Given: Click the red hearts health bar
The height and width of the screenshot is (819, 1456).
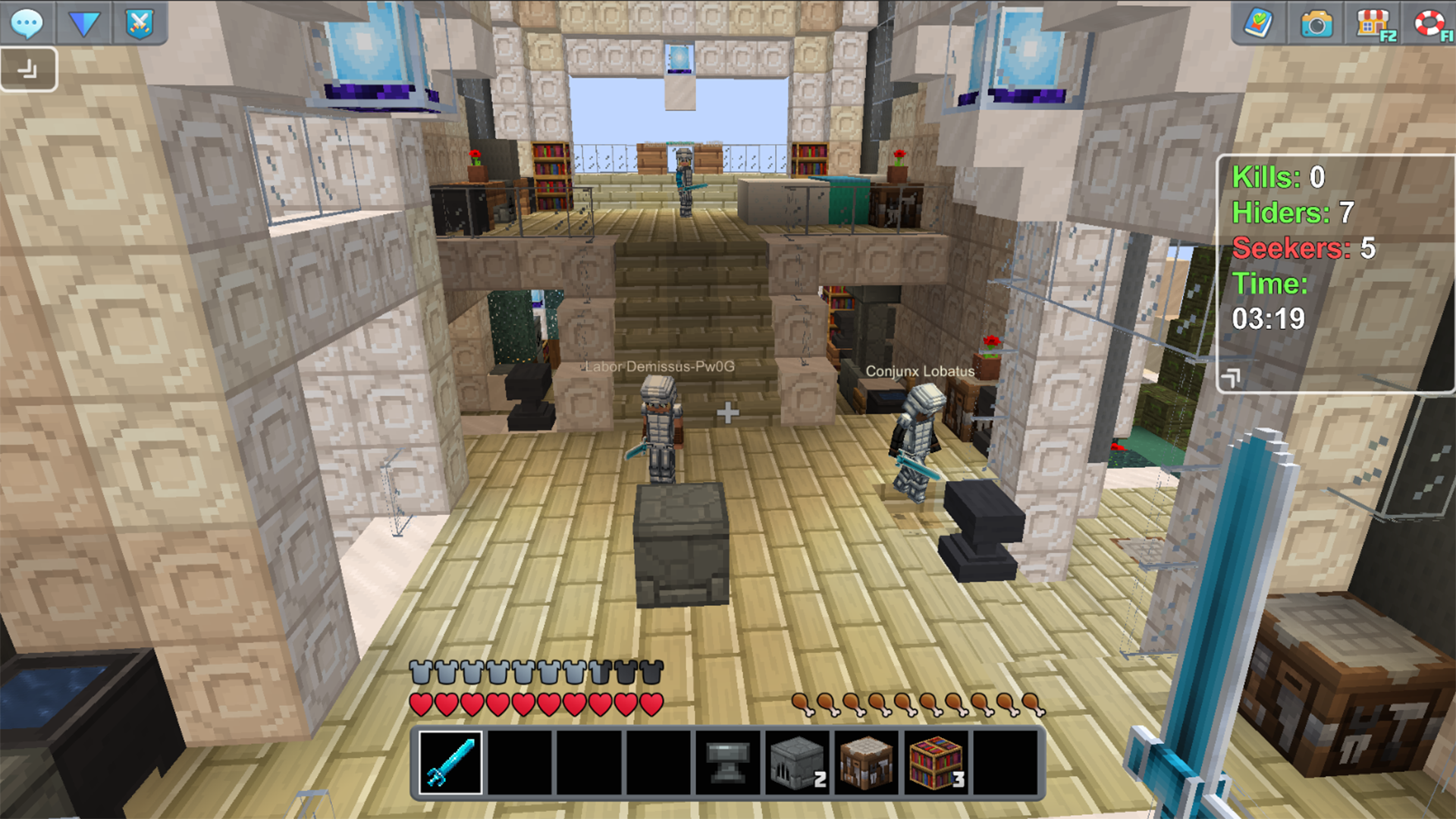Looking at the screenshot, I should coord(535,703).
